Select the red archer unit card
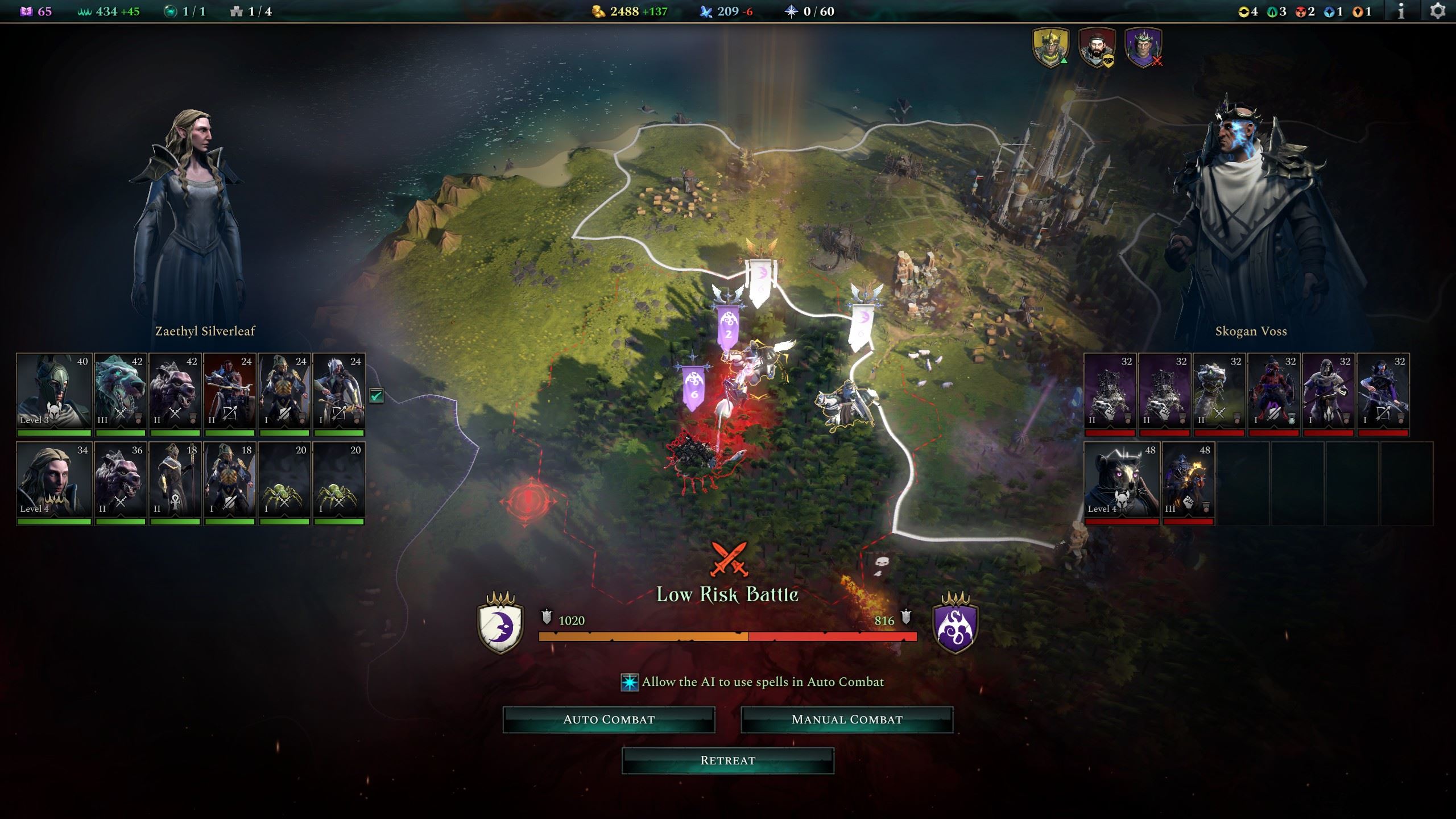 pos(230,391)
